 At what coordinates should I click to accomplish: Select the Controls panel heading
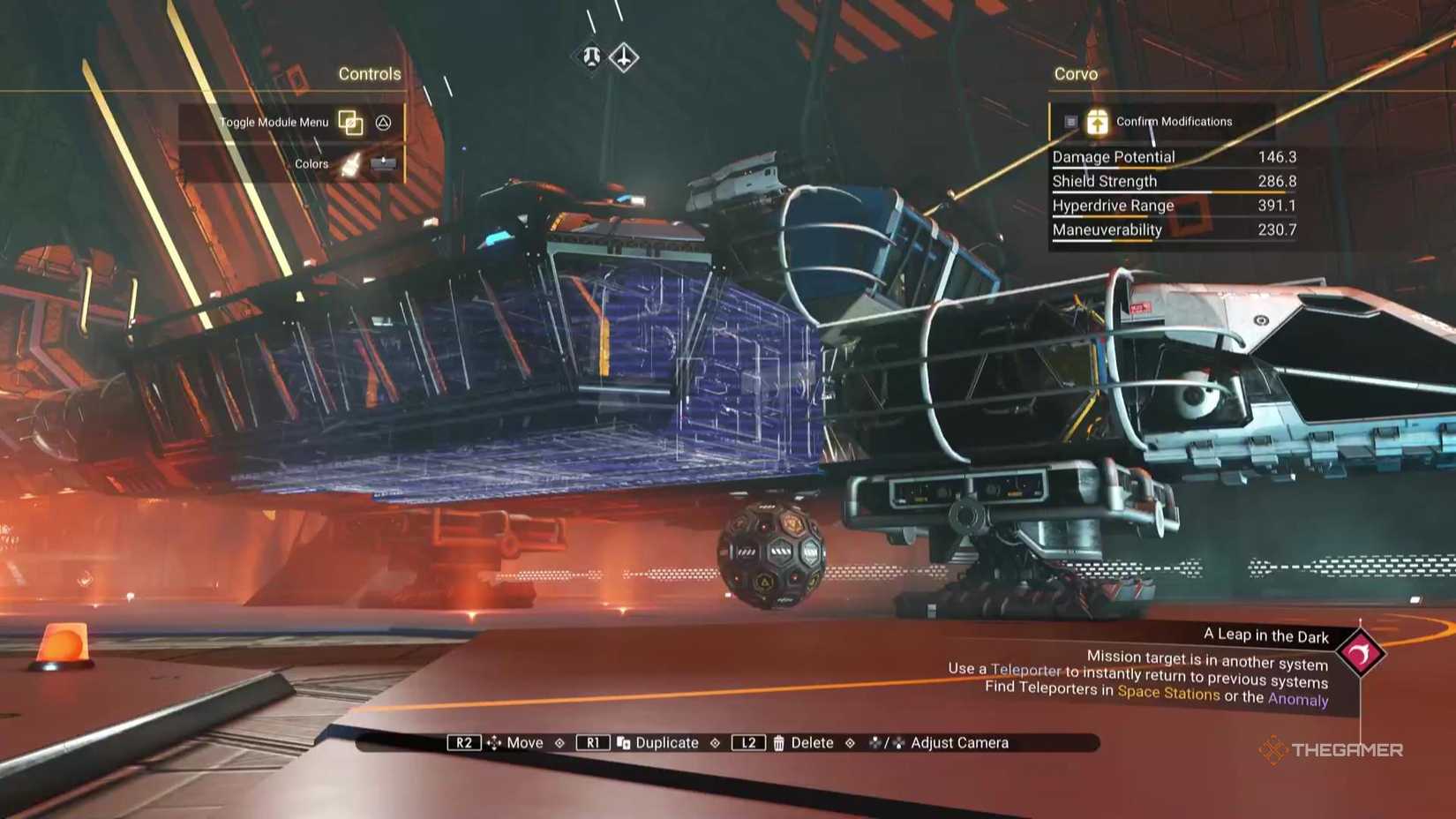[370, 74]
